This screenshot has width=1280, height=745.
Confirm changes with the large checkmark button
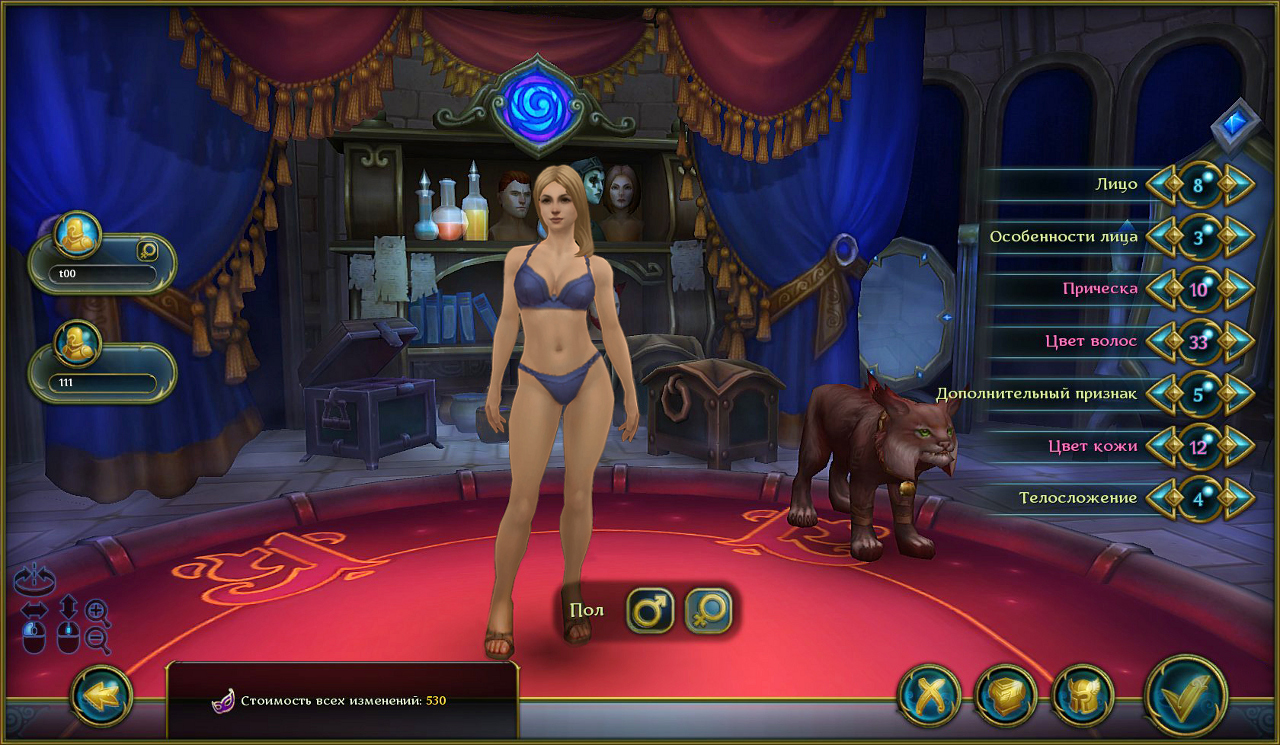pyautogui.click(x=1186, y=695)
